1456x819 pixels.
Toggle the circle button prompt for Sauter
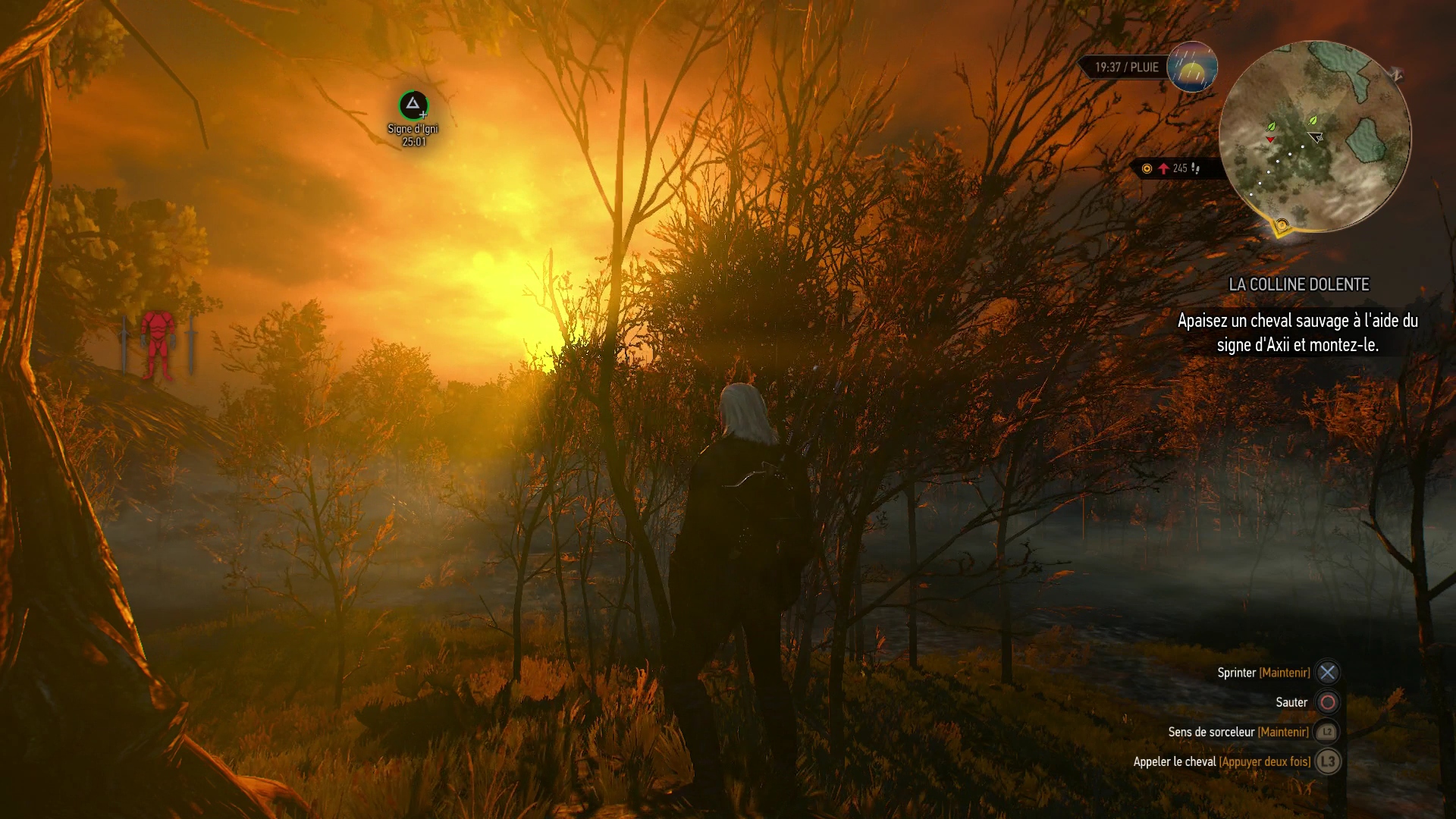(x=1326, y=702)
